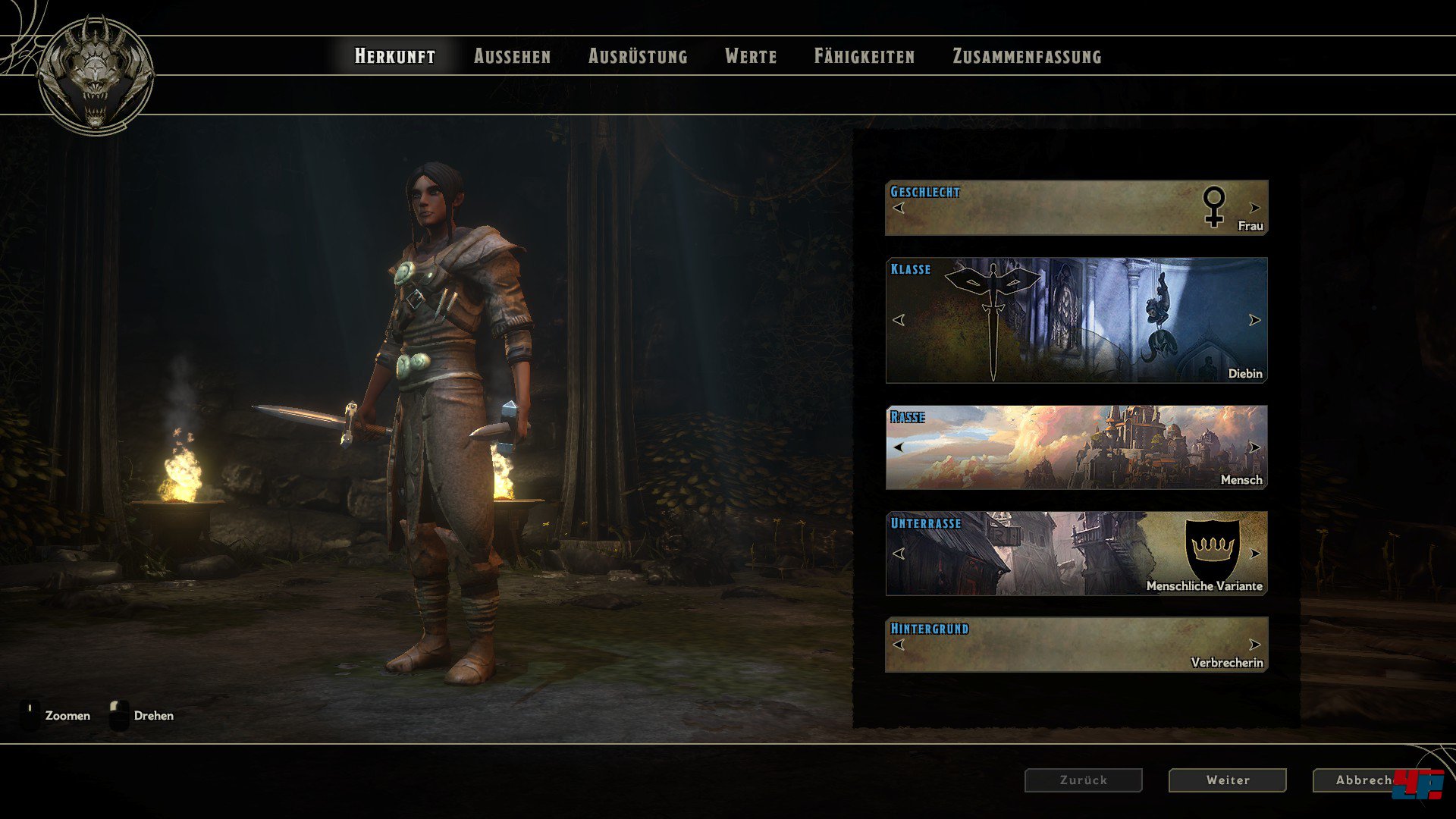Go back with the Zurück button

[x=1083, y=780]
